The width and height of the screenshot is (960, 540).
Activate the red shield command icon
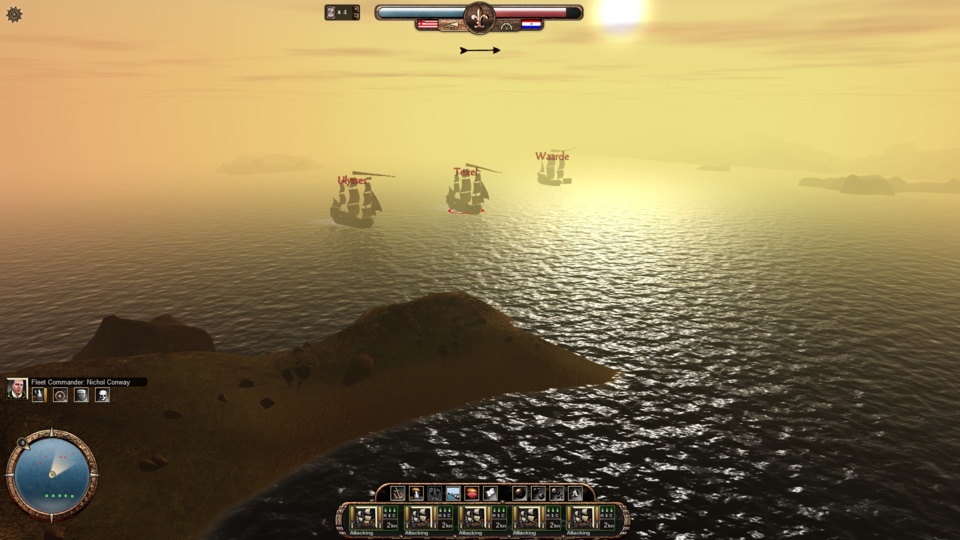pos(472,493)
